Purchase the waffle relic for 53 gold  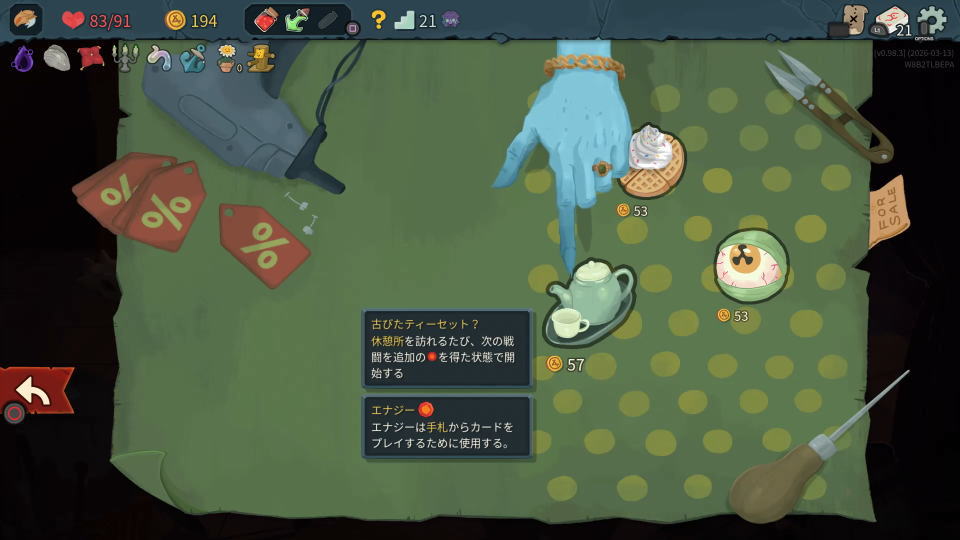[652, 162]
